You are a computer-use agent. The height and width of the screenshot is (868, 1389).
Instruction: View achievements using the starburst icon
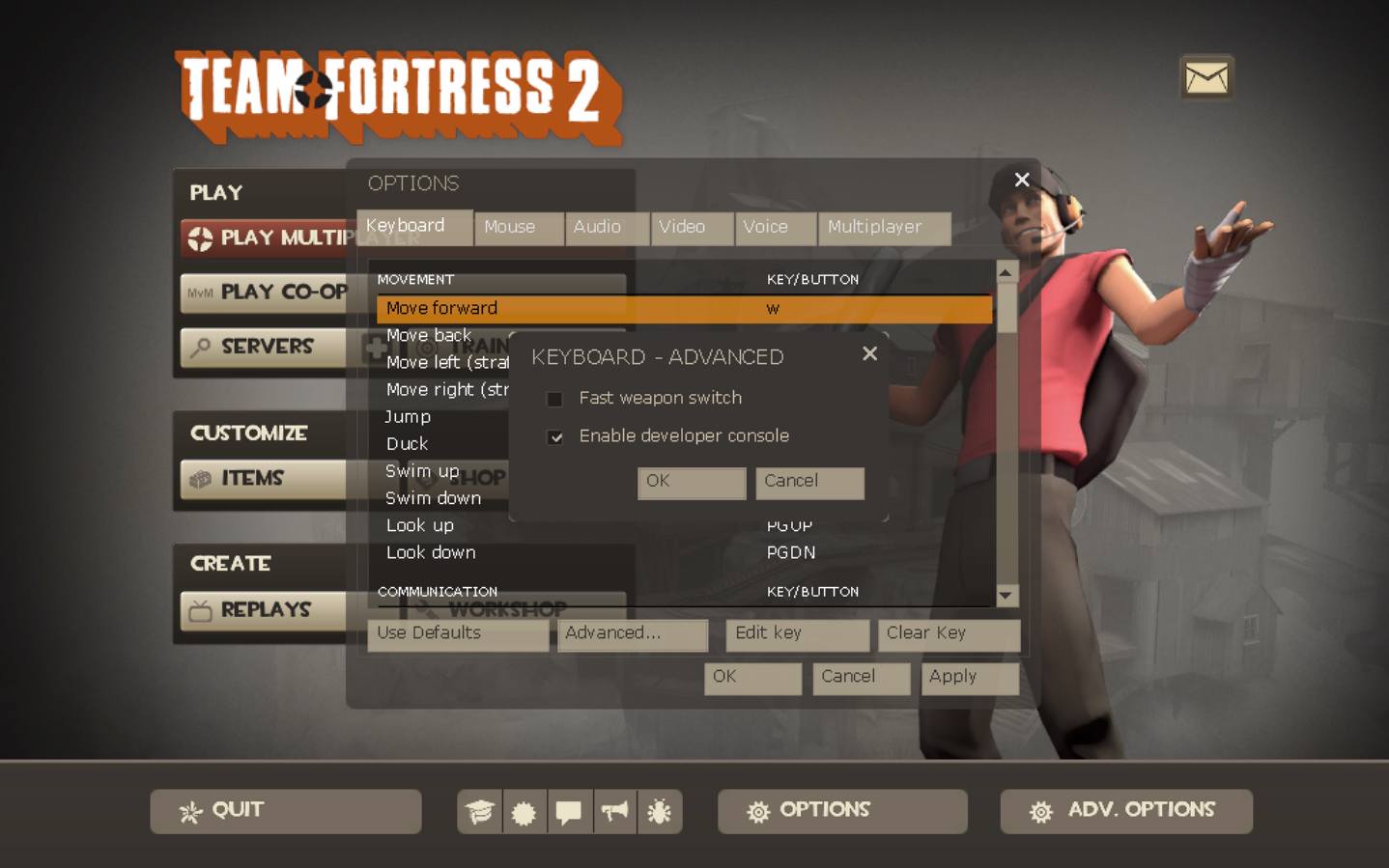point(524,812)
